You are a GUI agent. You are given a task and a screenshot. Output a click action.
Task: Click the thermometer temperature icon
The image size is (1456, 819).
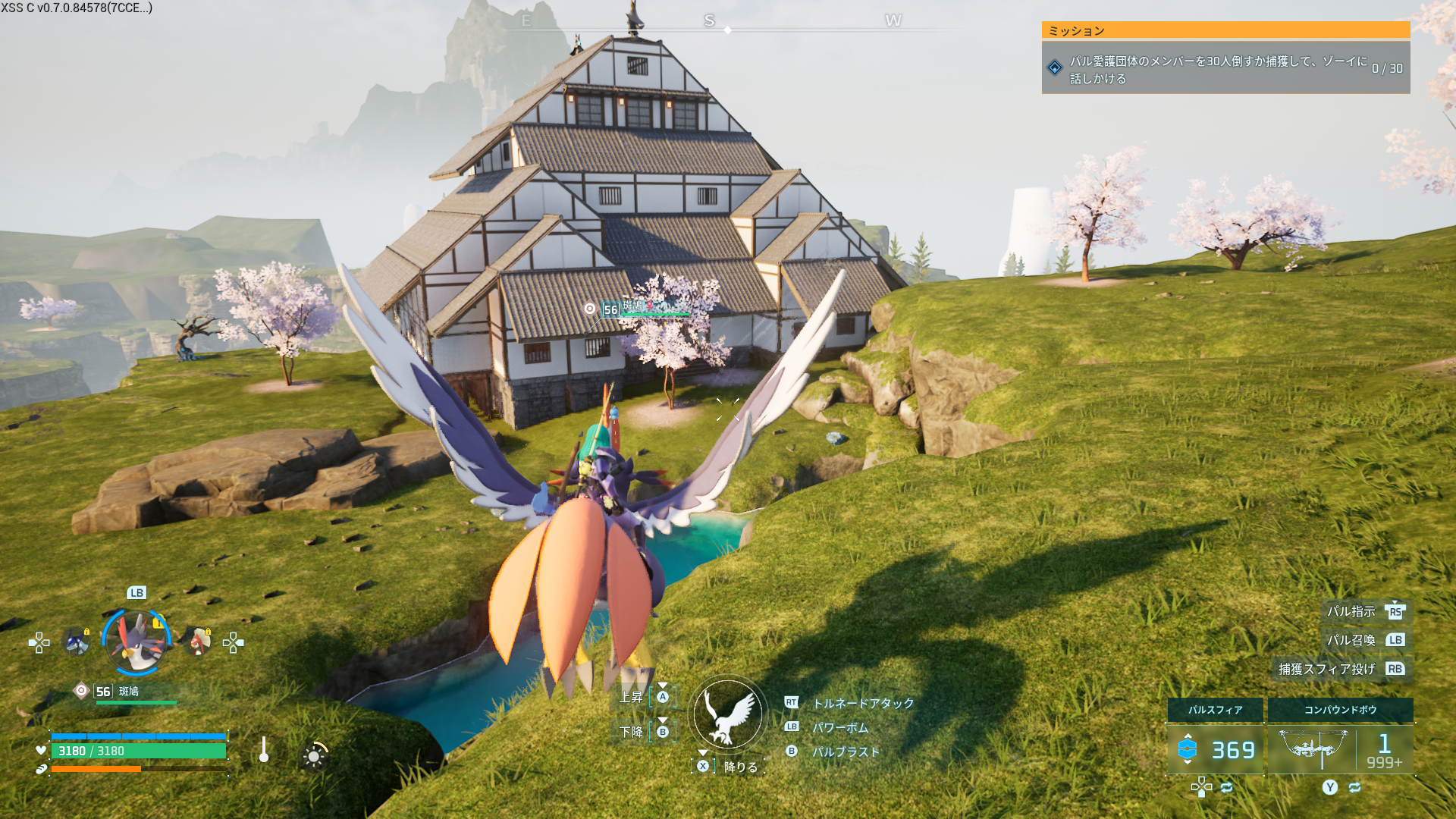click(x=263, y=750)
